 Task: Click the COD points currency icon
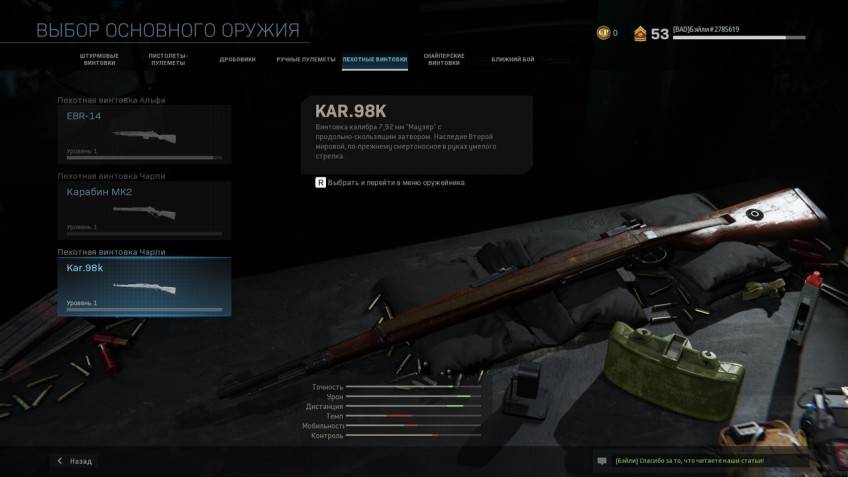(x=603, y=33)
